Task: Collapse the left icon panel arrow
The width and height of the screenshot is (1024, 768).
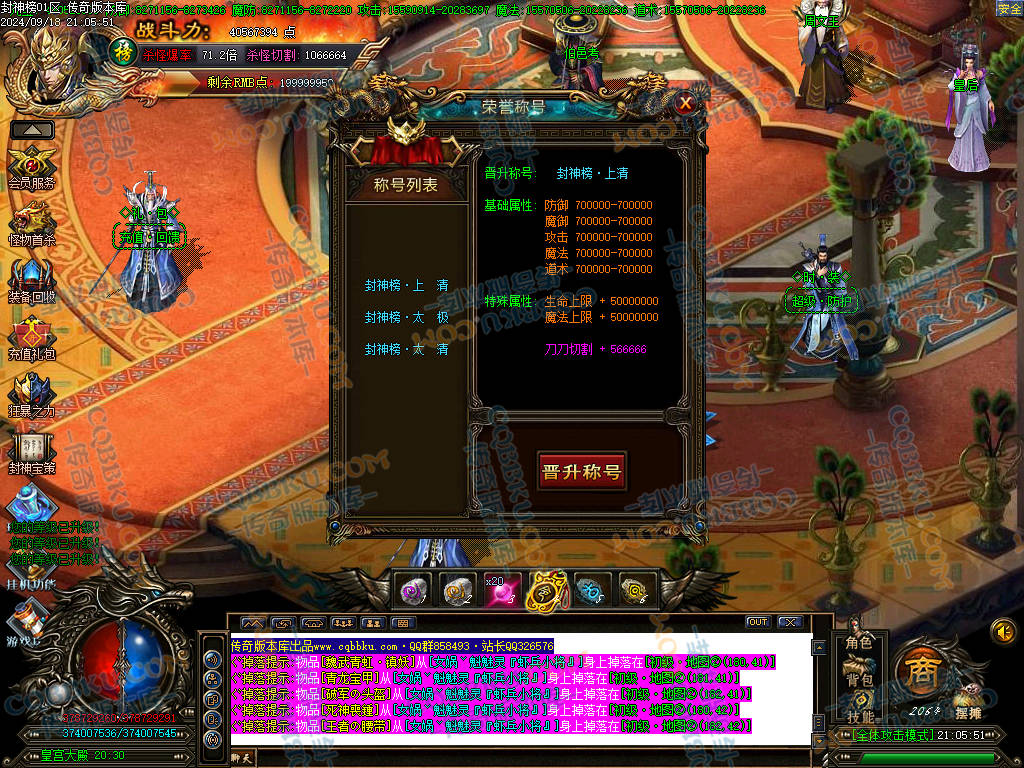Action: click(32, 129)
